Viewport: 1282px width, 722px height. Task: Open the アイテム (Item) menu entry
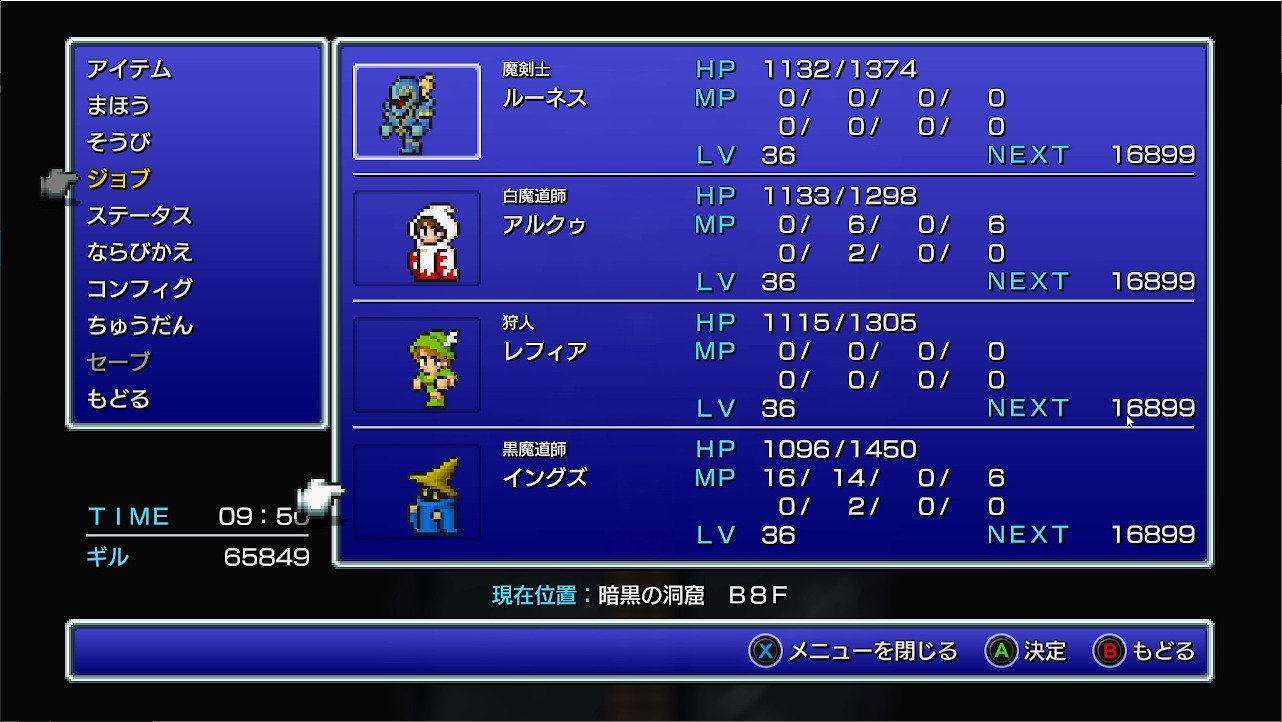click(x=129, y=69)
